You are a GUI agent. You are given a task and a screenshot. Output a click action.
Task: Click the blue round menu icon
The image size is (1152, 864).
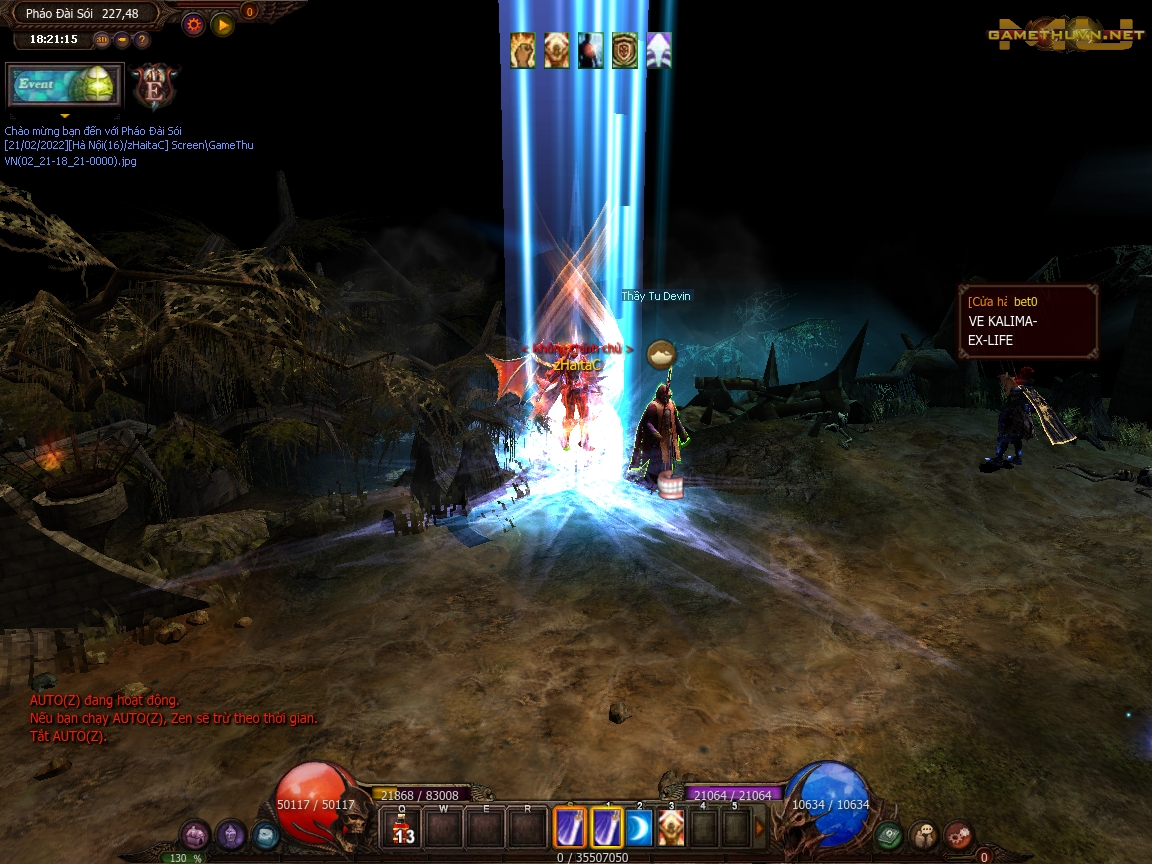coord(265,834)
